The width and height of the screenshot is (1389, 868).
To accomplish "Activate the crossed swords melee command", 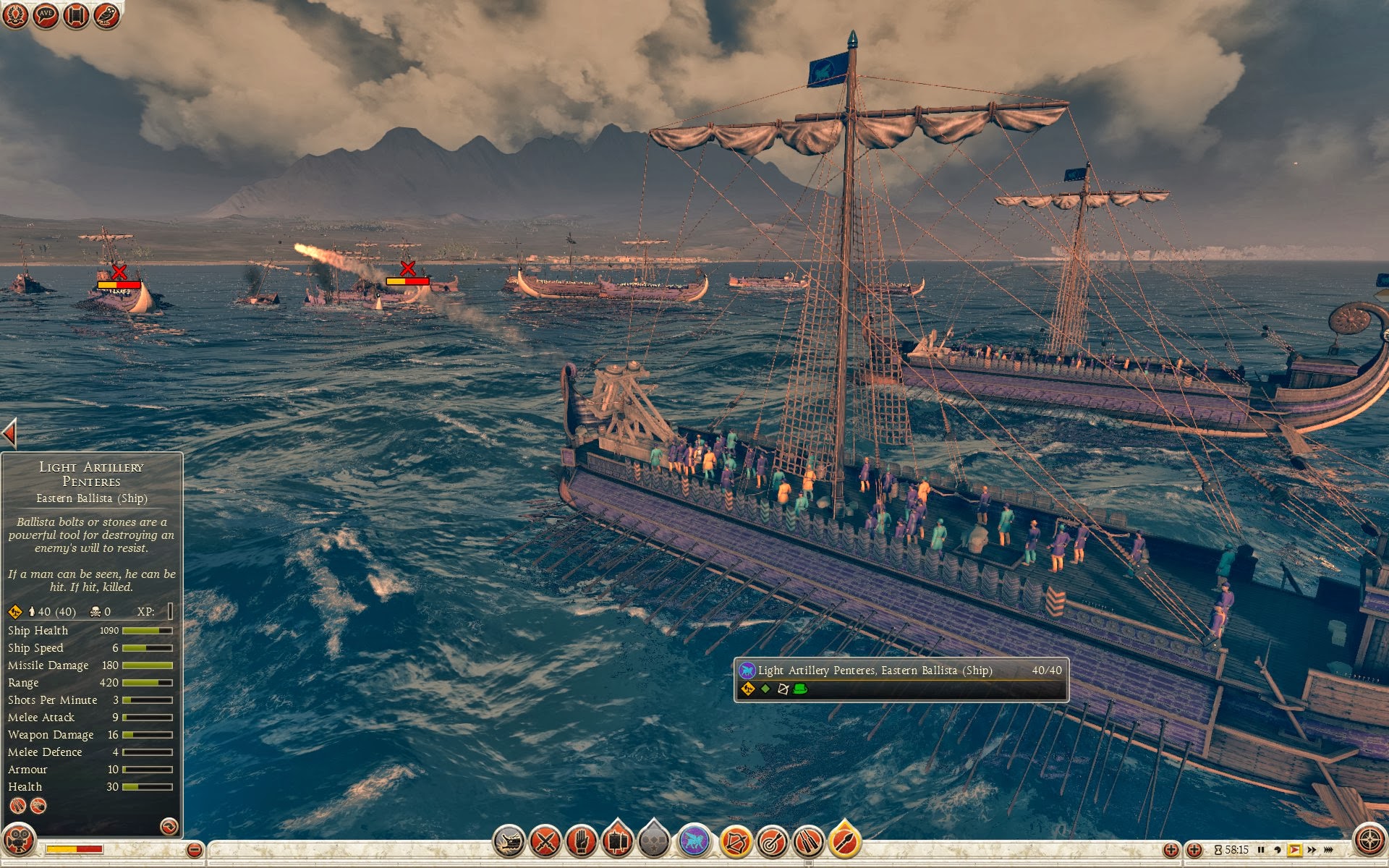I will point(545,842).
